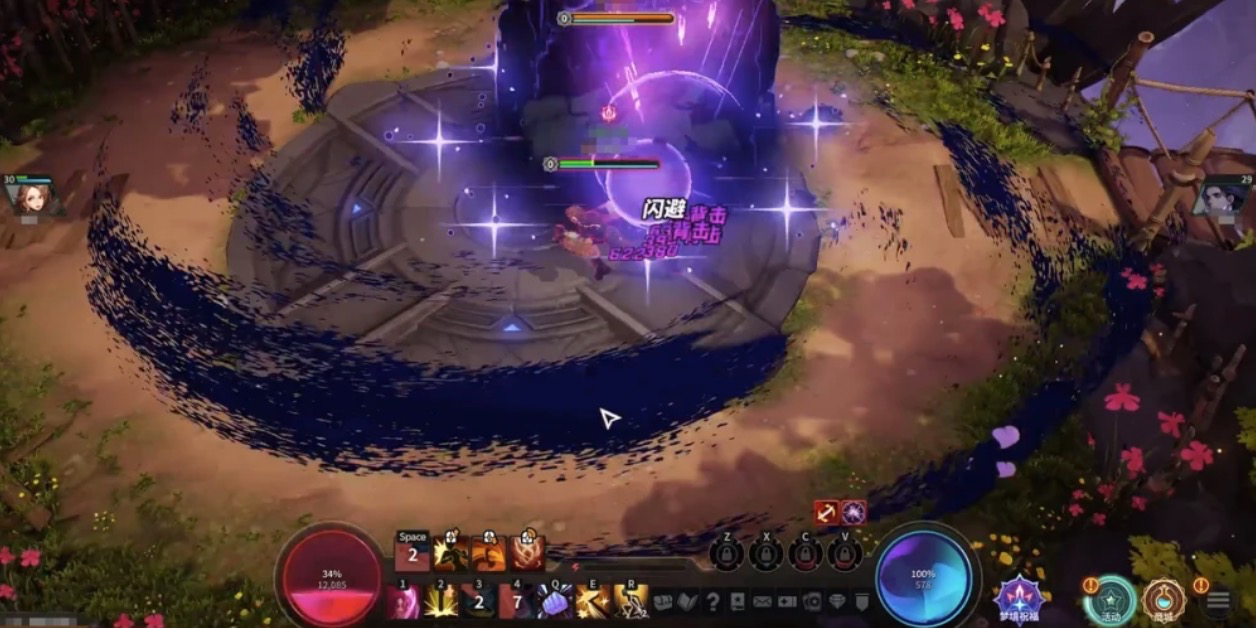
Task: Open the 梦境祝福 dream blessing icon
Action: click(1019, 596)
